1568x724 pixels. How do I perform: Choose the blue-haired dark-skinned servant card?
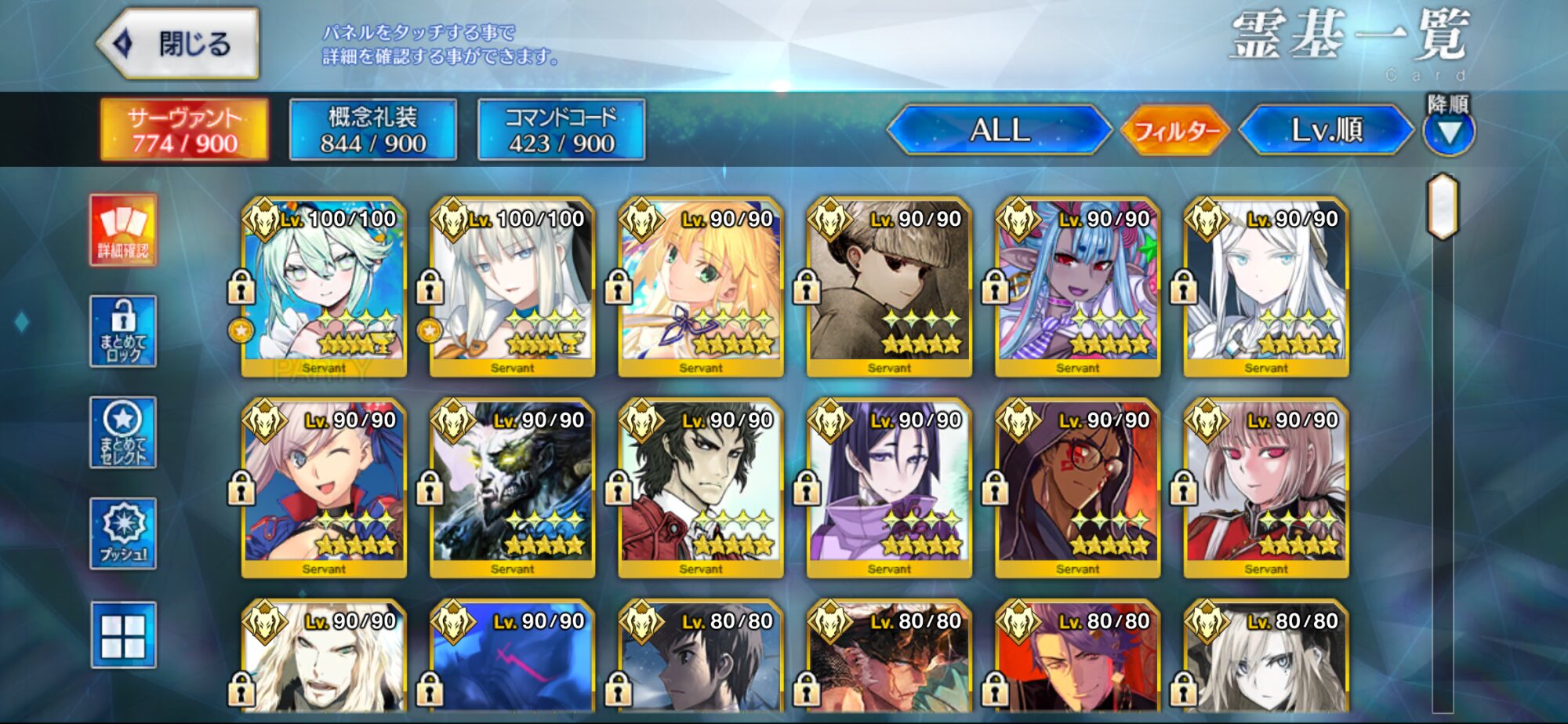(1077, 288)
